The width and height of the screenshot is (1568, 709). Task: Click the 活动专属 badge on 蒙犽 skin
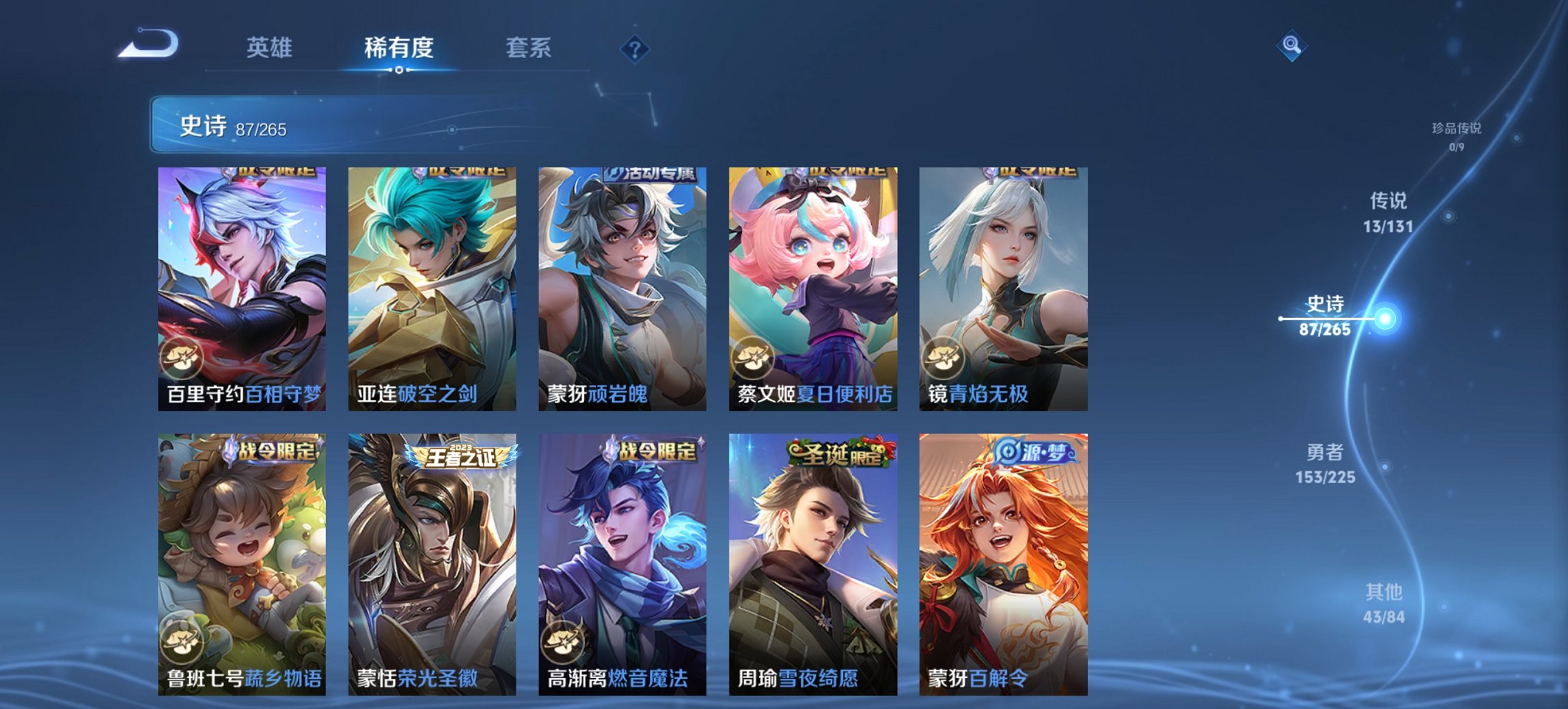649,175
